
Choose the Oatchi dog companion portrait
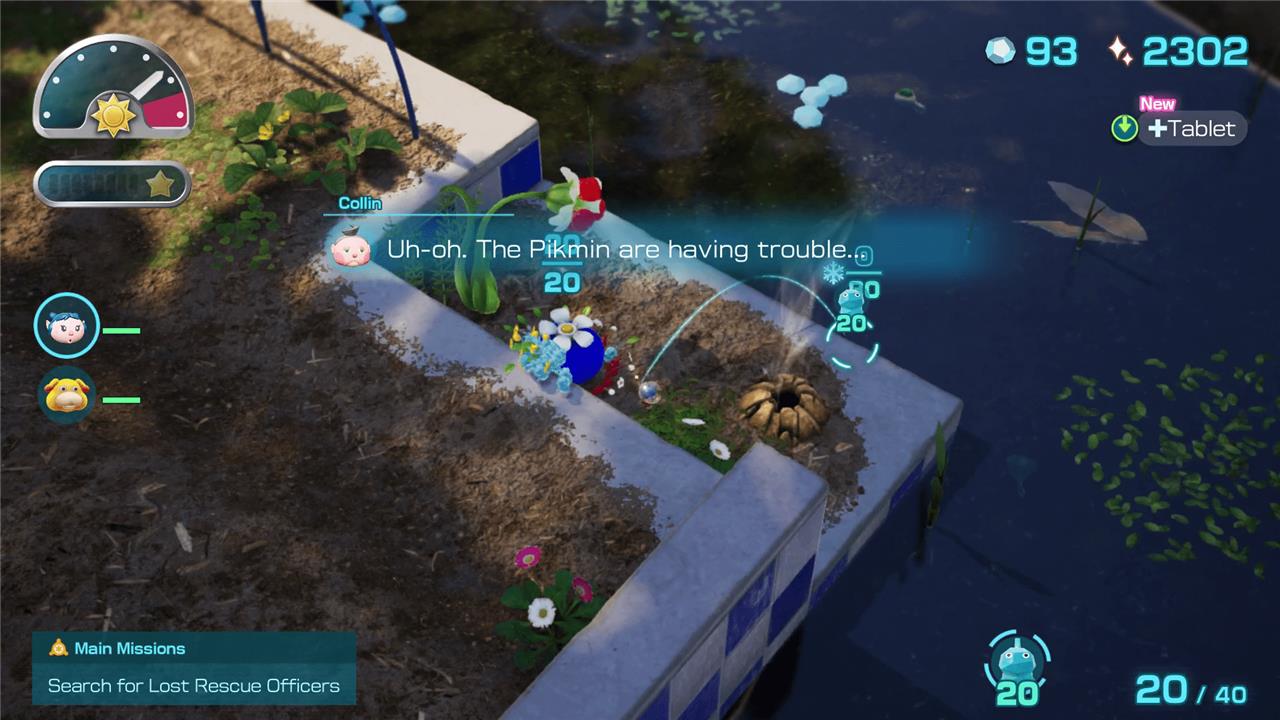pos(67,396)
